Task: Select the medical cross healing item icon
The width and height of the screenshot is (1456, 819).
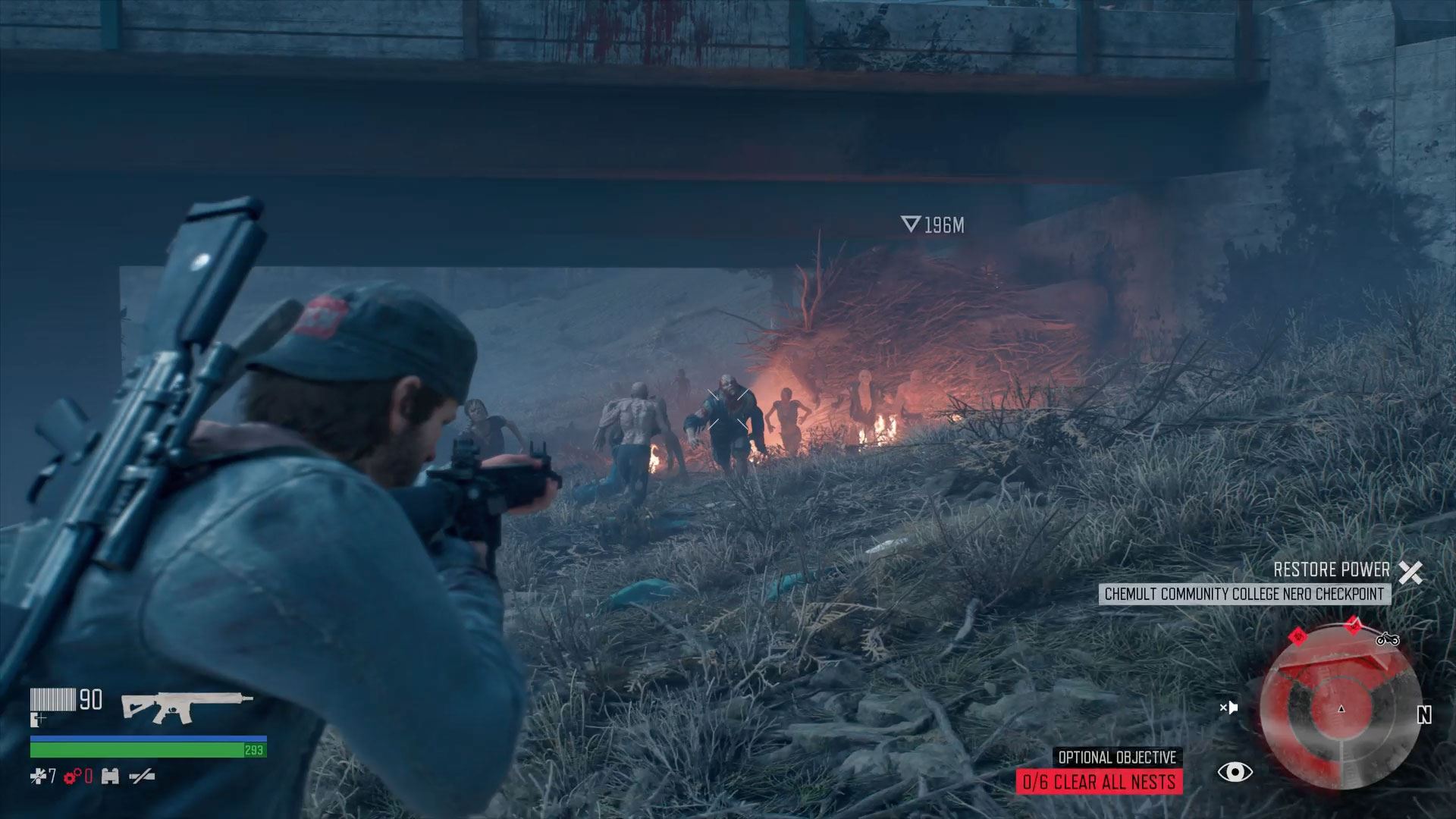Action: tap(38, 776)
